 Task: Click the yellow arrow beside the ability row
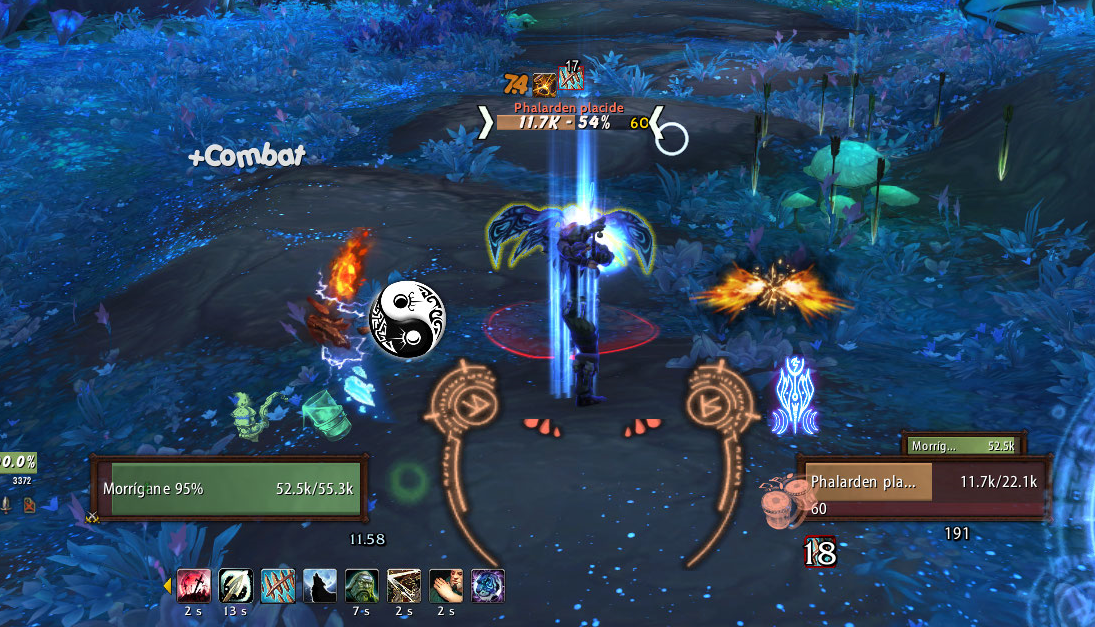pyautogui.click(x=167, y=586)
